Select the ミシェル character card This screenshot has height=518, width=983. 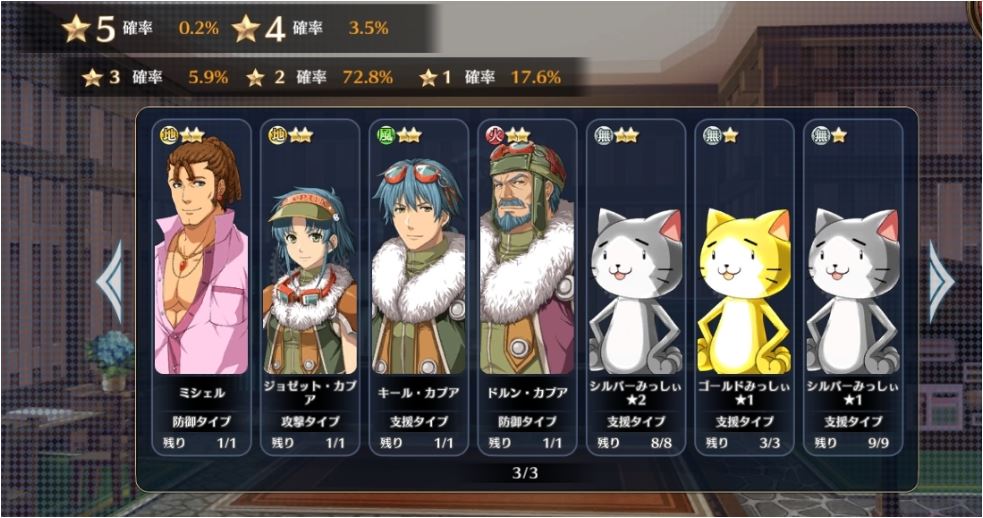click(201, 285)
